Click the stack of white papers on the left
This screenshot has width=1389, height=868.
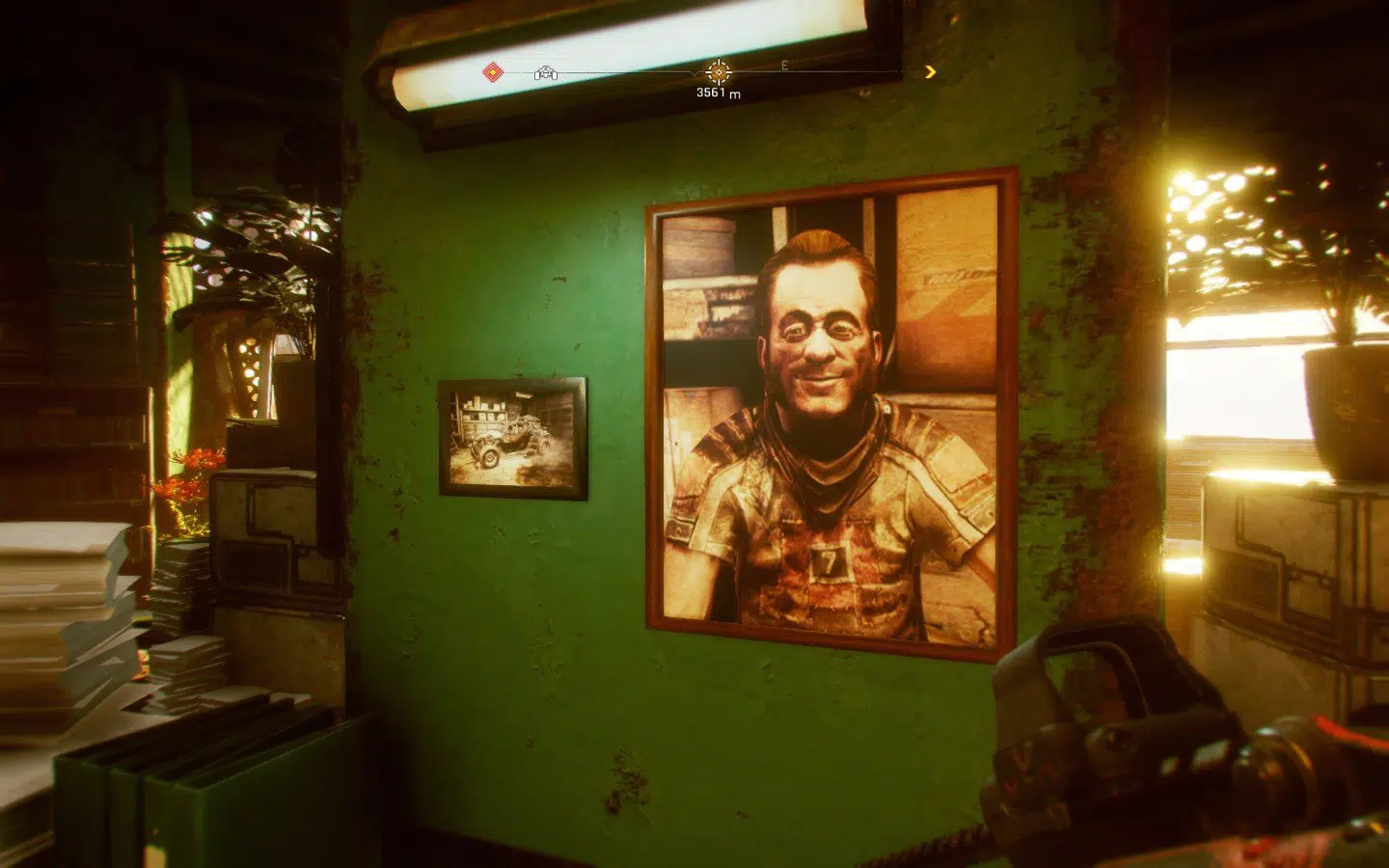coord(58,579)
